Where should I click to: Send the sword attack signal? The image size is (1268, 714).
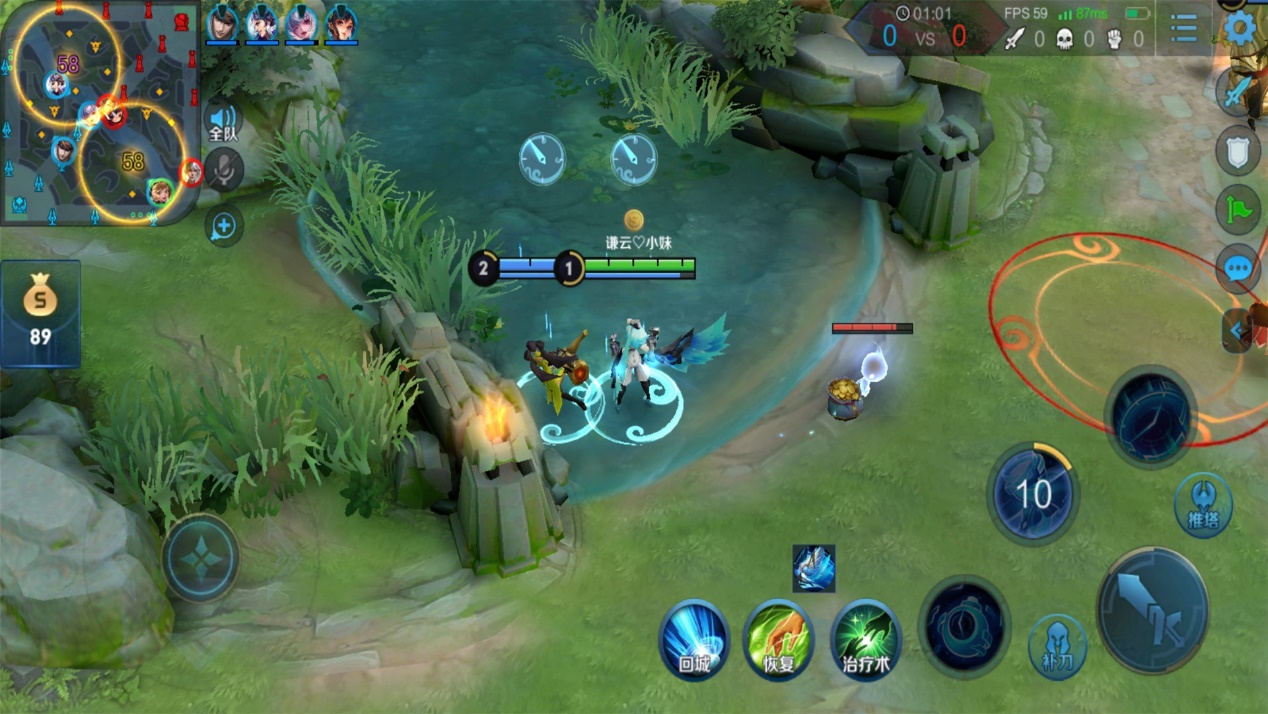1238,93
